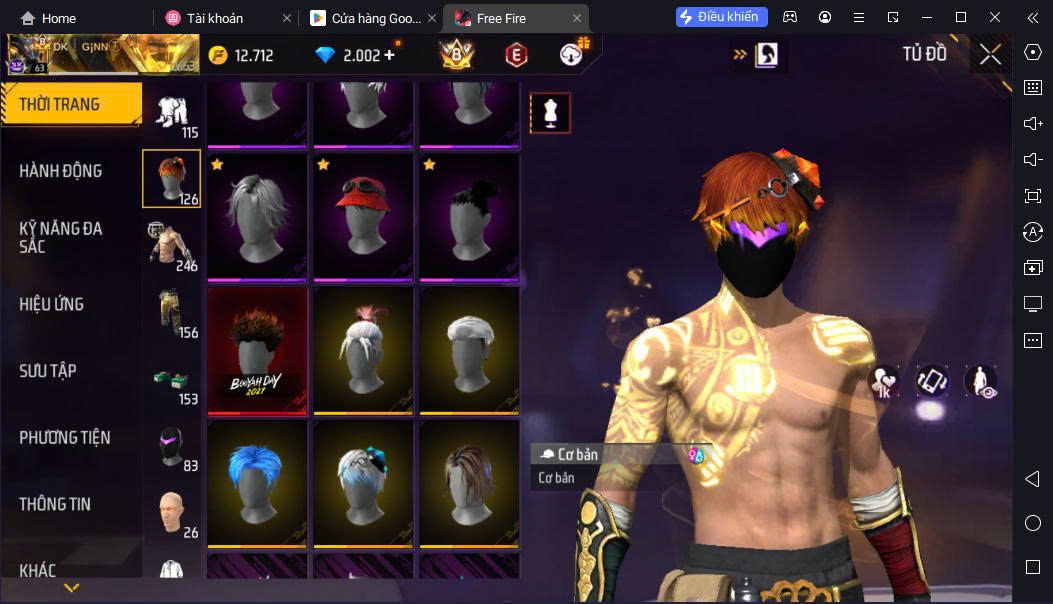Viewport: 1053px width, 604px height.
Task: Pick the white hair with pink topknot
Action: (x=363, y=350)
